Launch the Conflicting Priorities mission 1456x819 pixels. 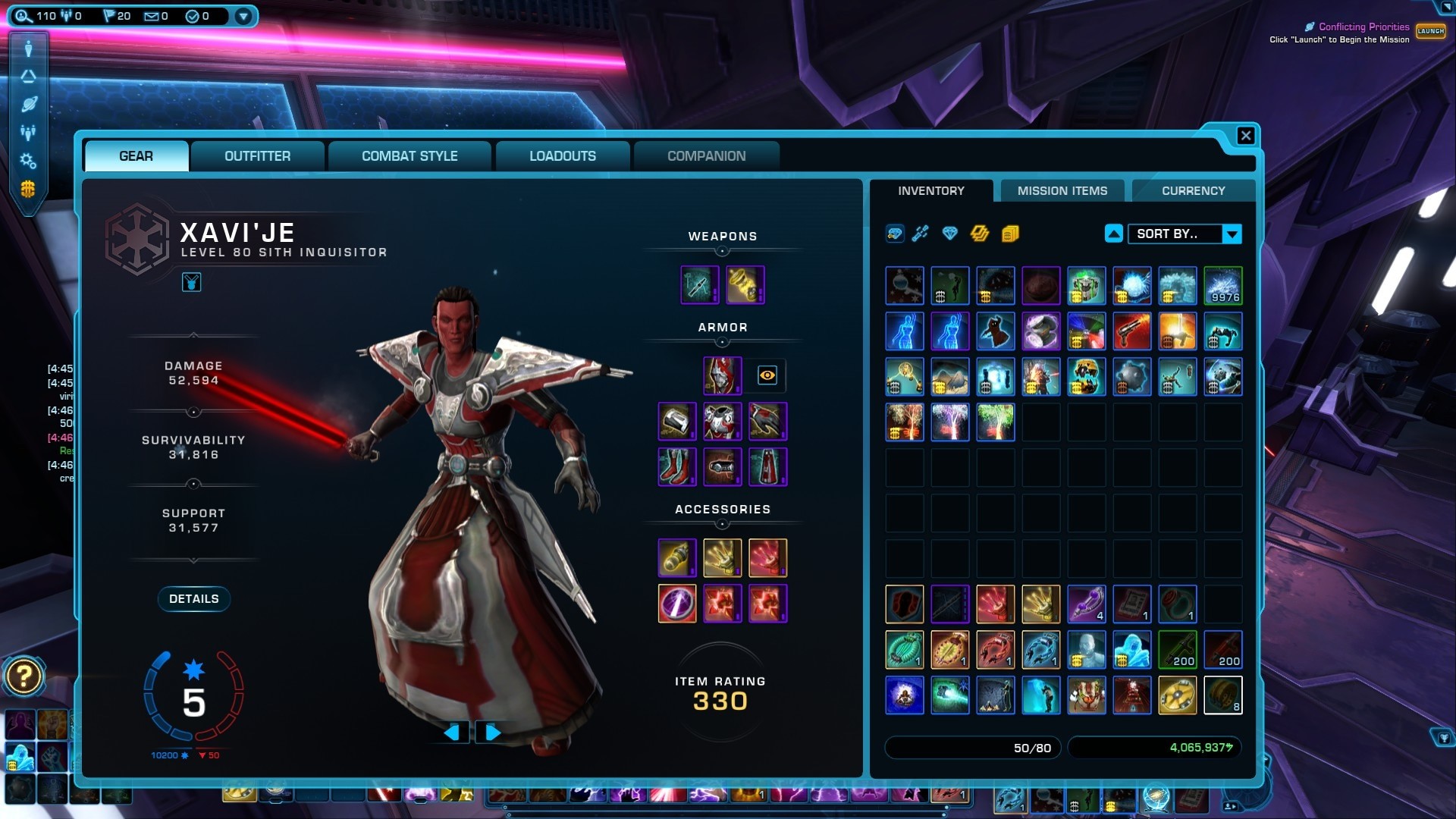point(1430,31)
